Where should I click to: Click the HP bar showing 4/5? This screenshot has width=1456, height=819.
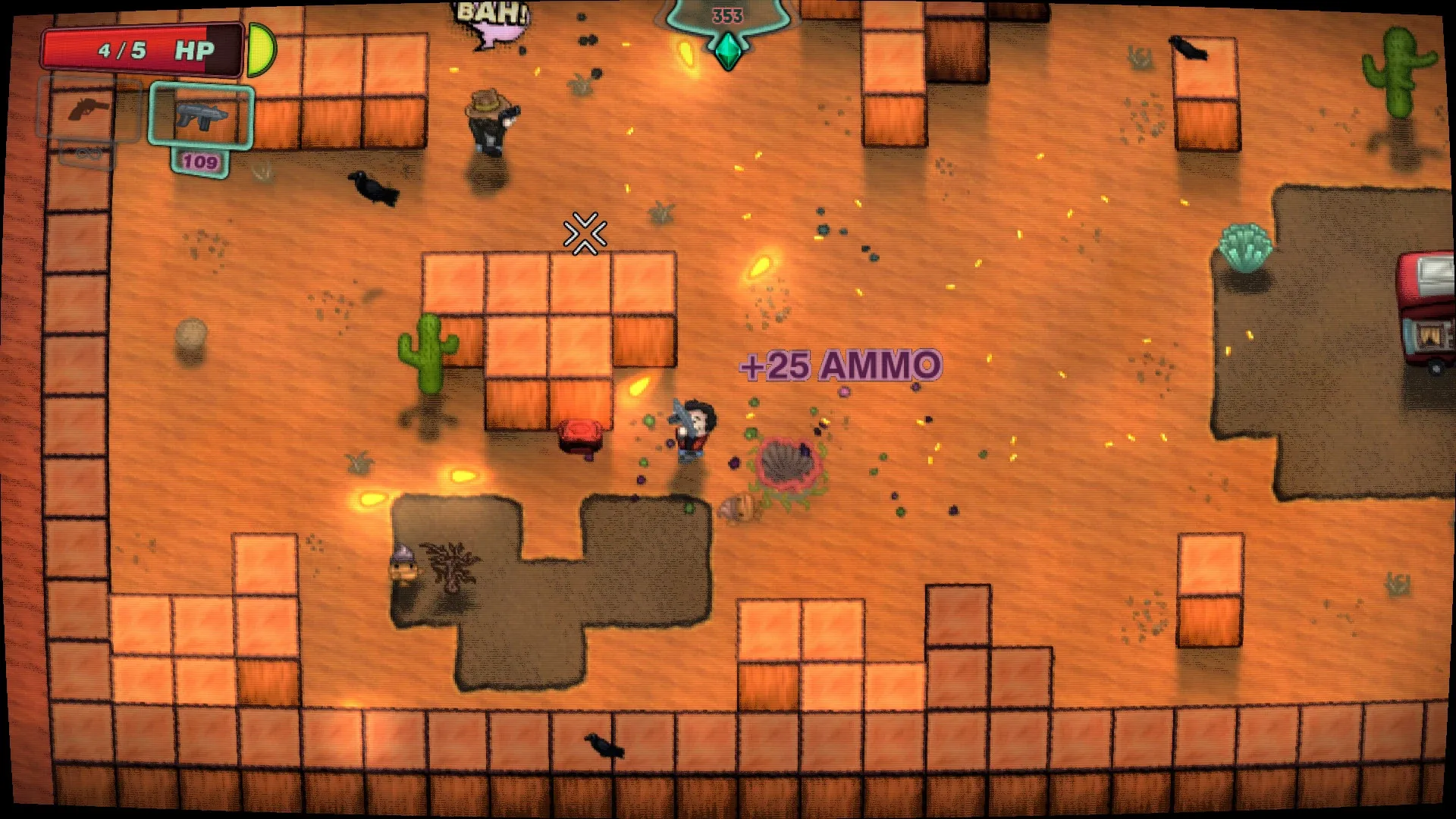pyautogui.click(x=140, y=49)
